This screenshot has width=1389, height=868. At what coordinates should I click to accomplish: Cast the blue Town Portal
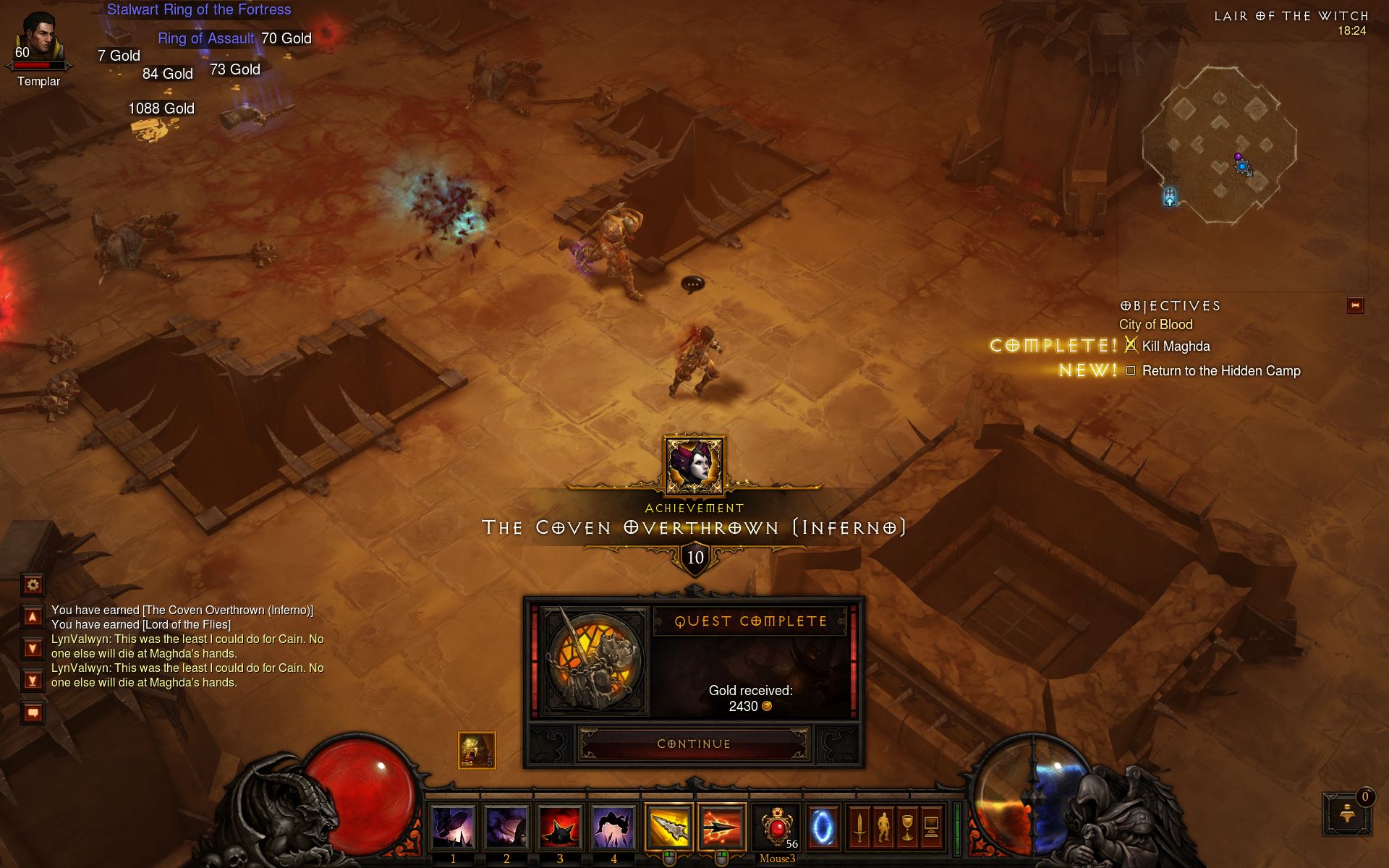coord(823,827)
